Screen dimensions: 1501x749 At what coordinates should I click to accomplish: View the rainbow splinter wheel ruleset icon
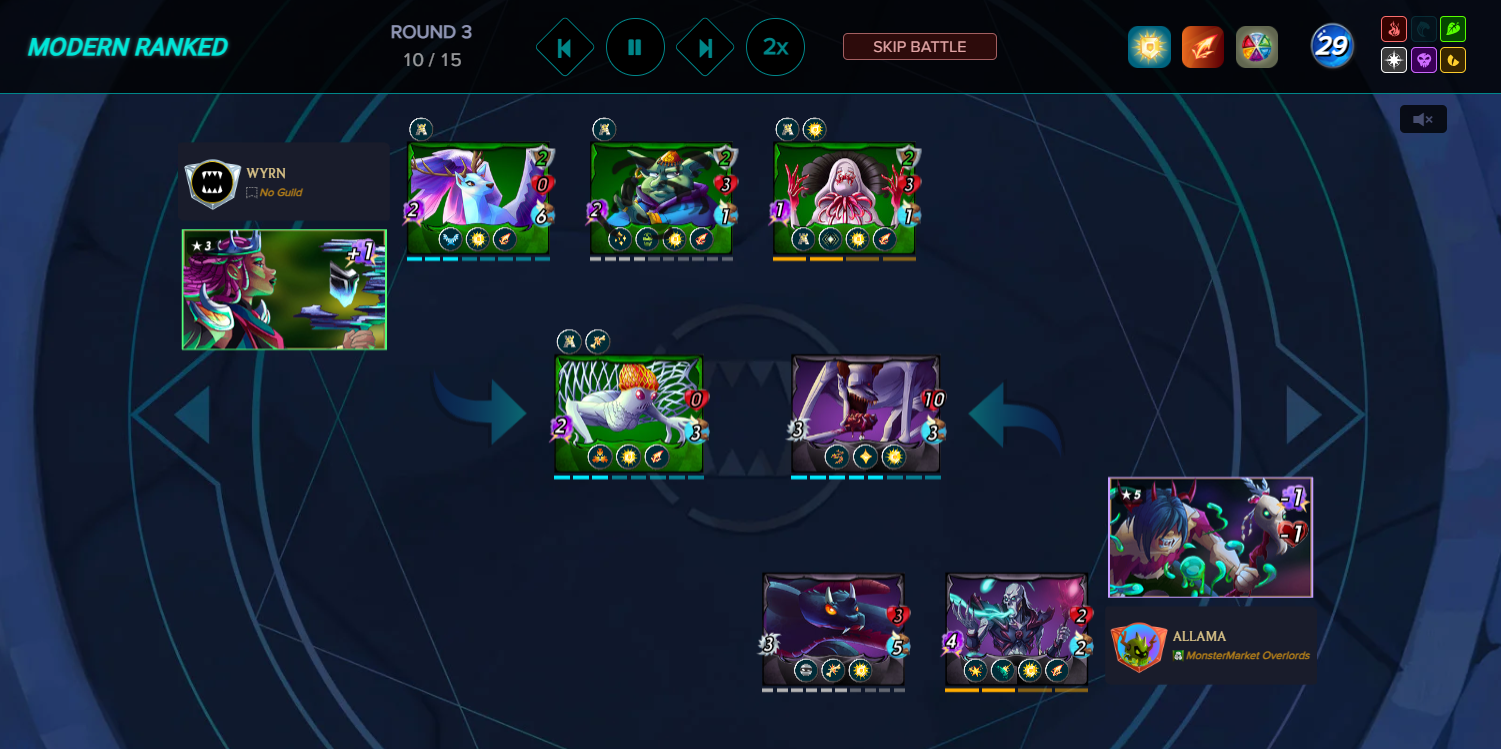[1257, 46]
